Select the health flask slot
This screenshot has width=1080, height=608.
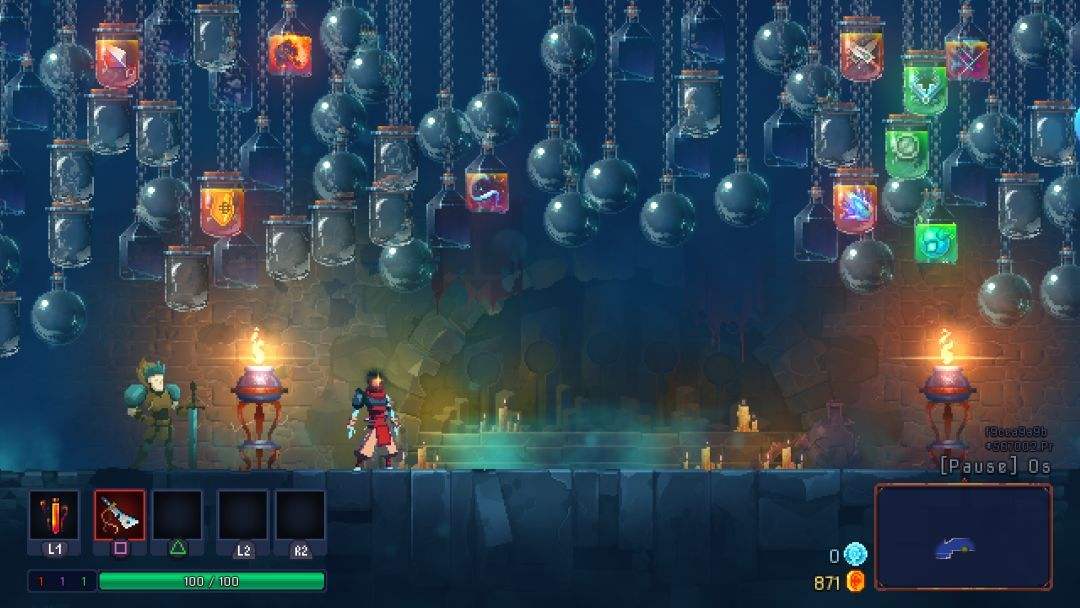pos(53,516)
